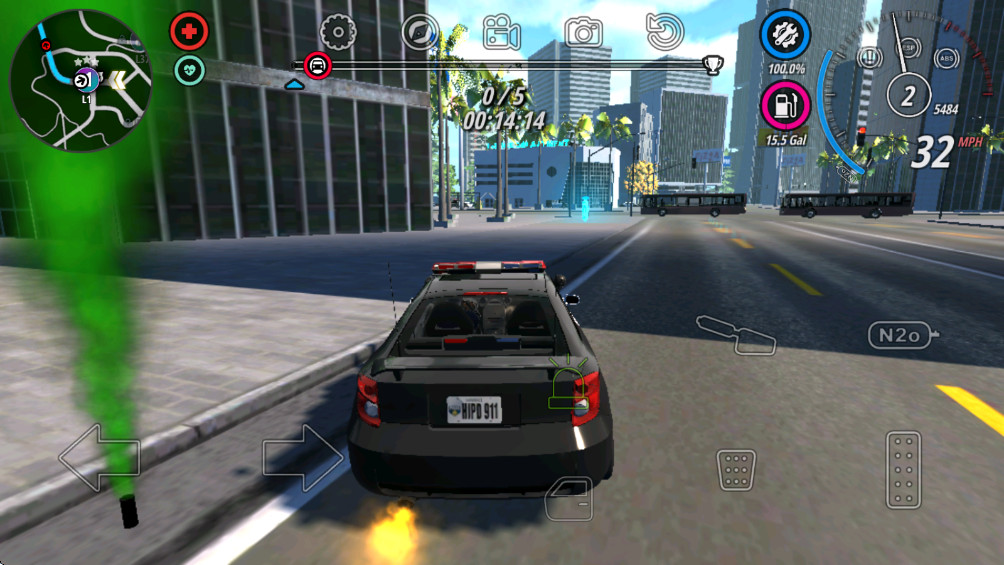
Task: Open the circular minimap
Action: pos(80,80)
